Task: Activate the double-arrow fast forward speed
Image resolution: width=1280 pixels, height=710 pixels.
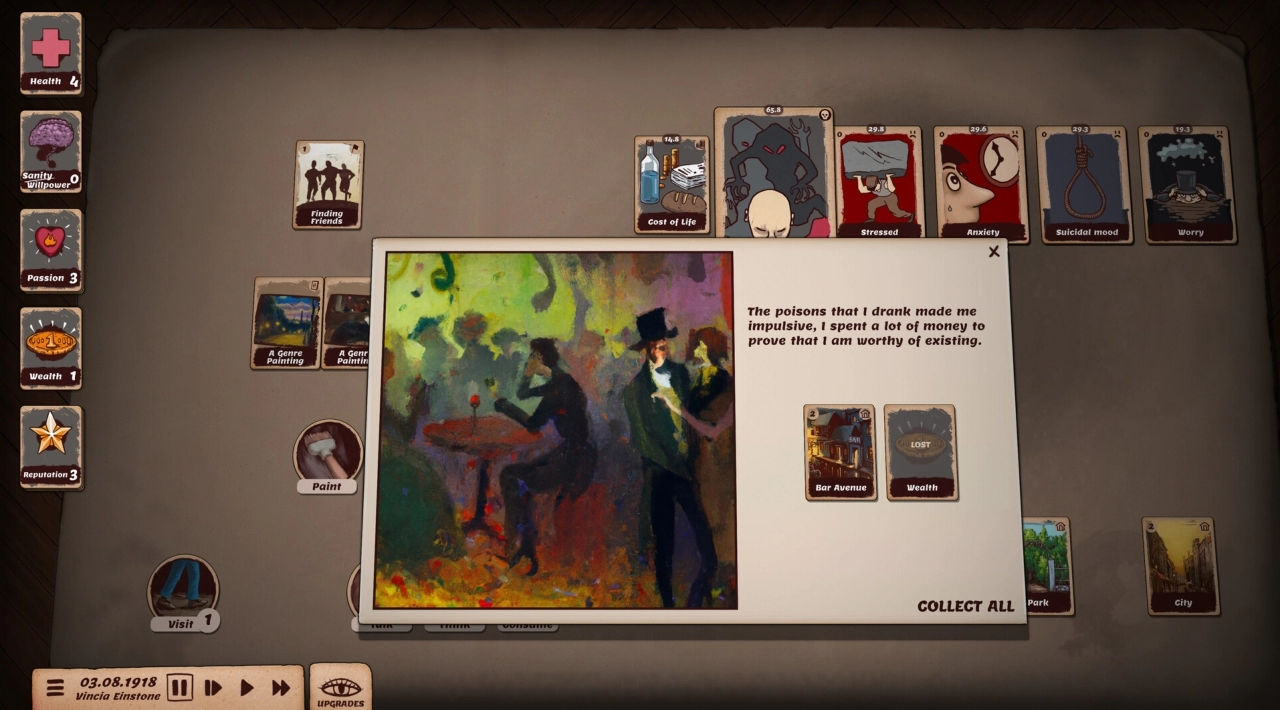Action: [281, 688]
